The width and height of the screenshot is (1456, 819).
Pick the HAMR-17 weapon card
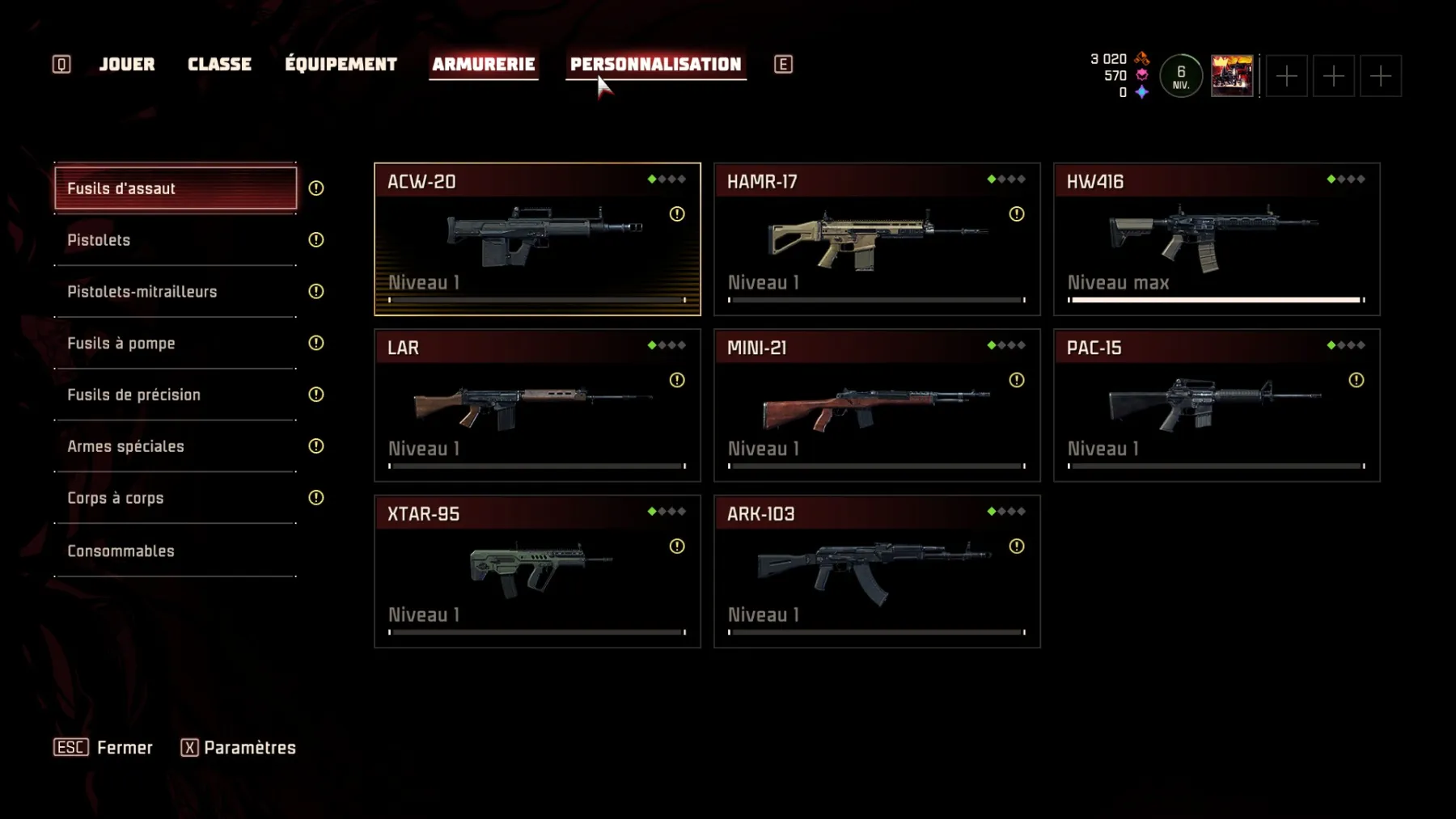pyautogui.click(x=877, y=239)
